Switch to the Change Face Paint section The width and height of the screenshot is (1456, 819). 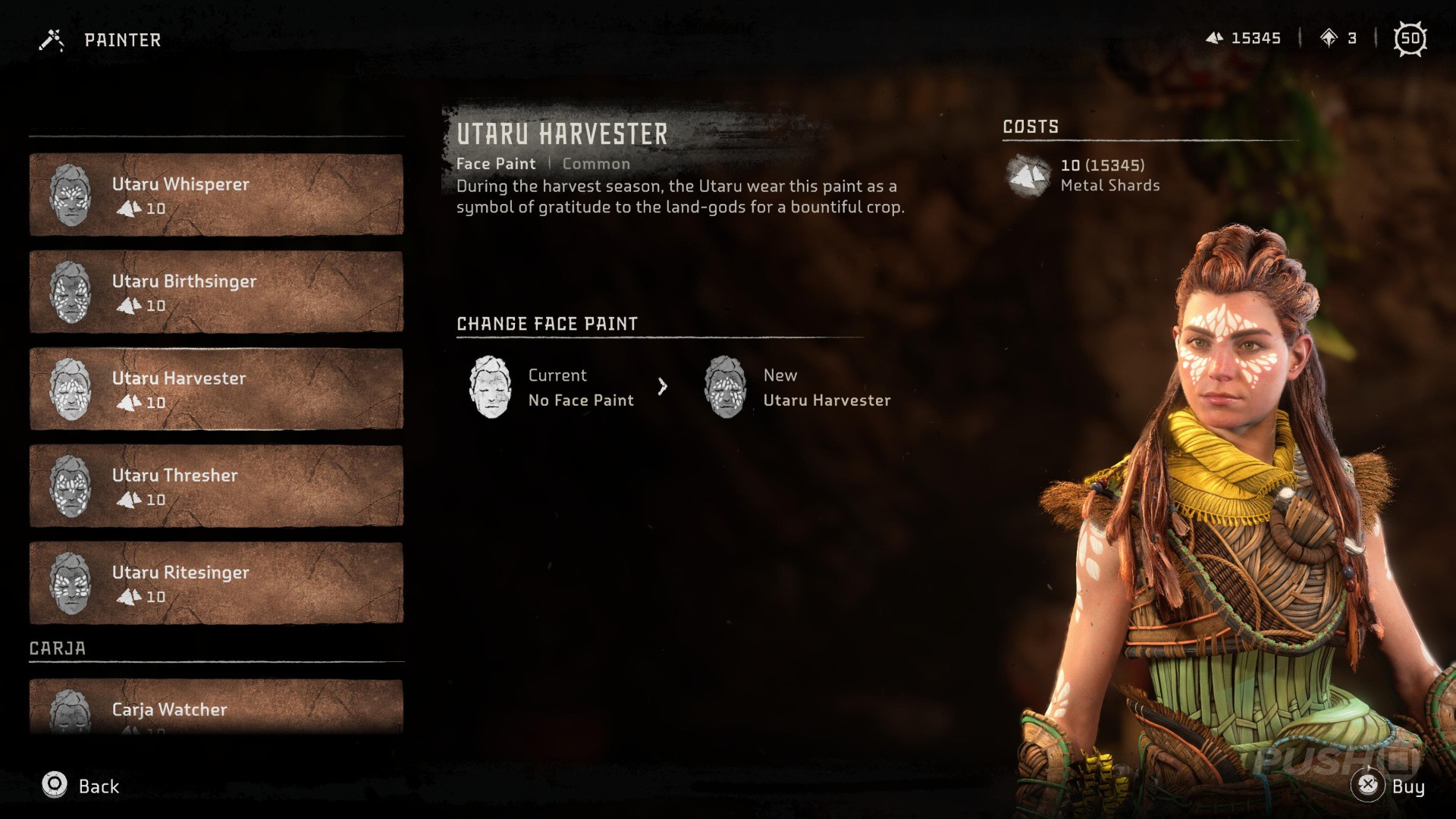coord(546,324)
